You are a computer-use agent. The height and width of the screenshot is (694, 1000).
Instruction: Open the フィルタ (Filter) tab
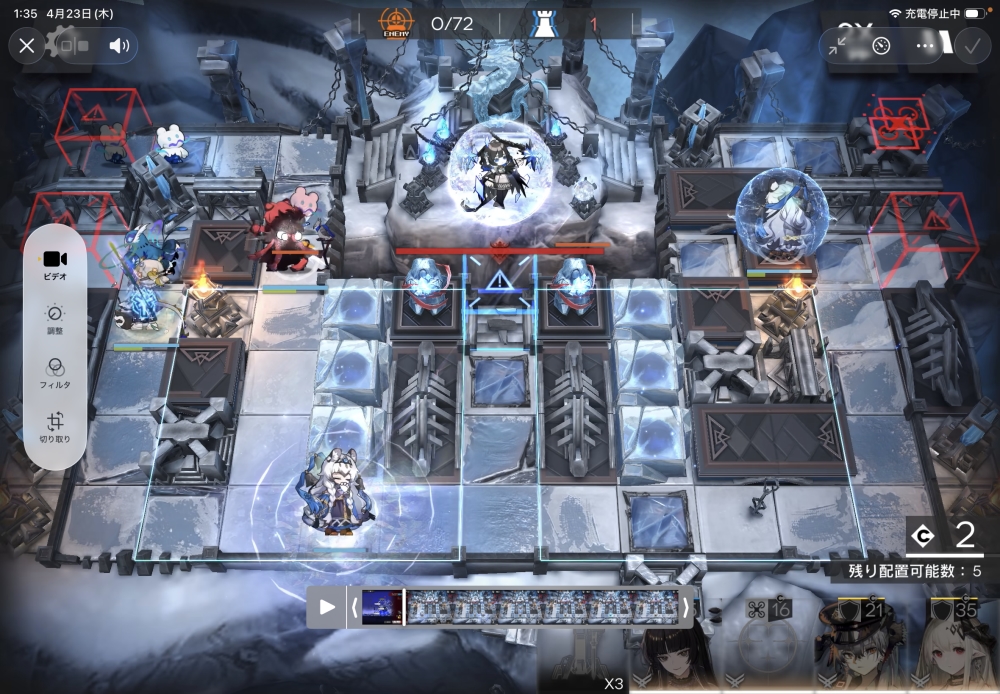pos(55,373)
